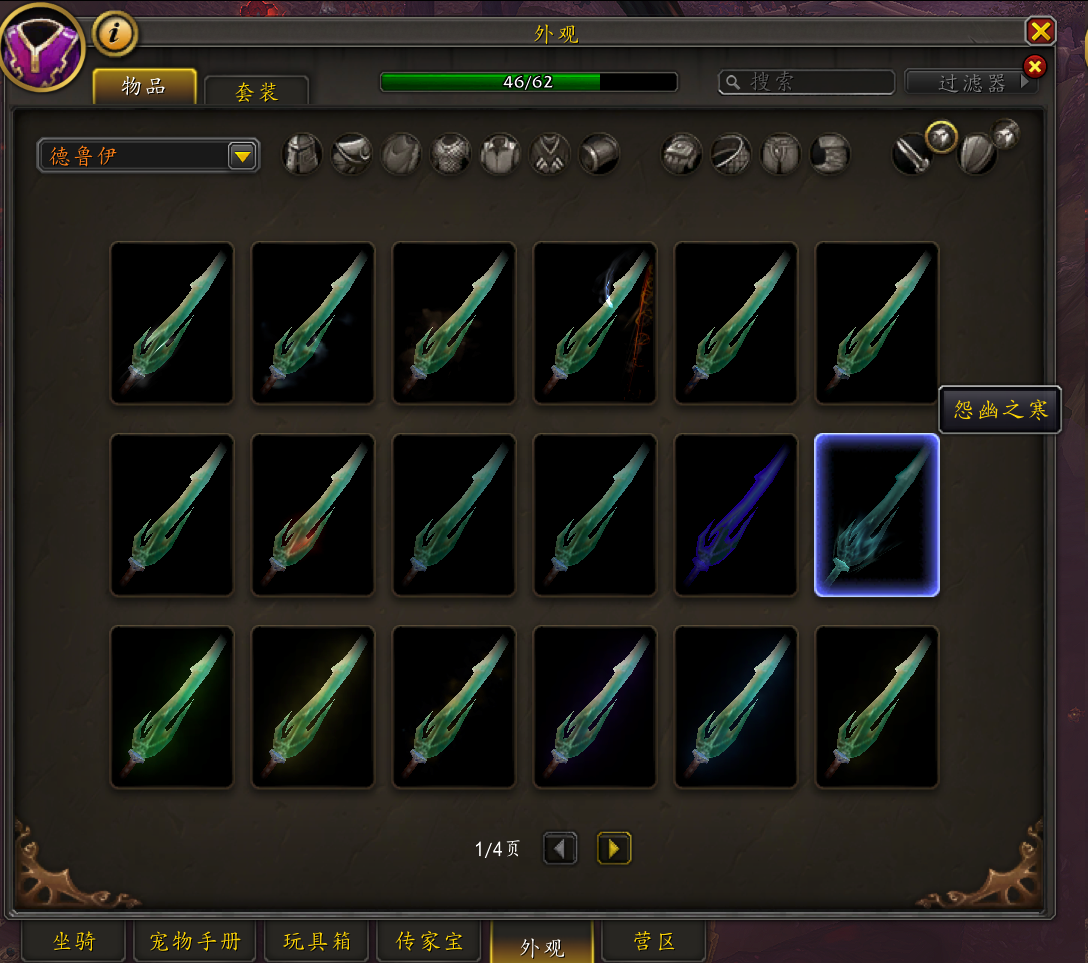This screenshot has height=963, width=1088.
Task: Select the head helmet slot icon
Action: (x=302, y=155)
